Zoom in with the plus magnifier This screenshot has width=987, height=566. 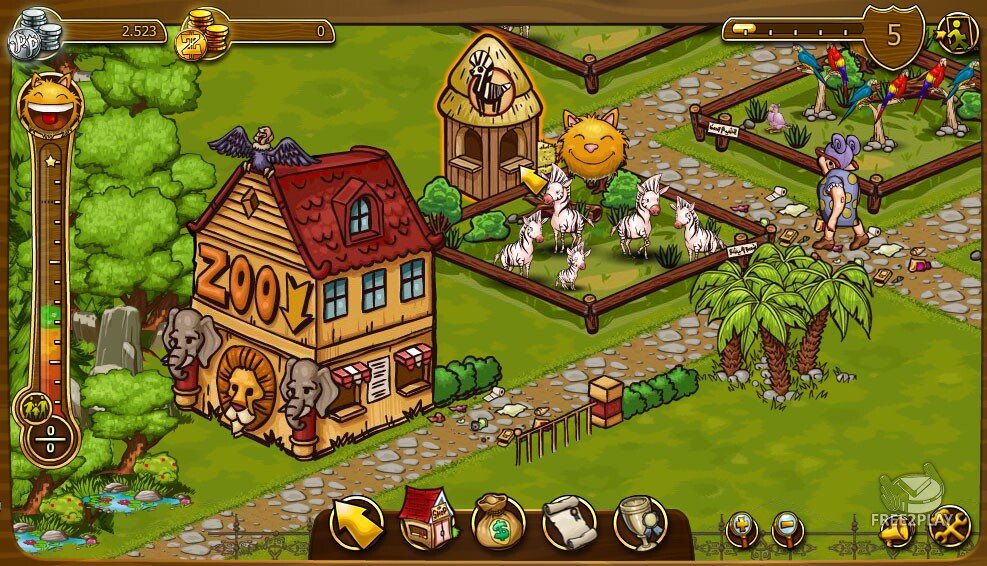pyautogui.click(x=741, y=527)
